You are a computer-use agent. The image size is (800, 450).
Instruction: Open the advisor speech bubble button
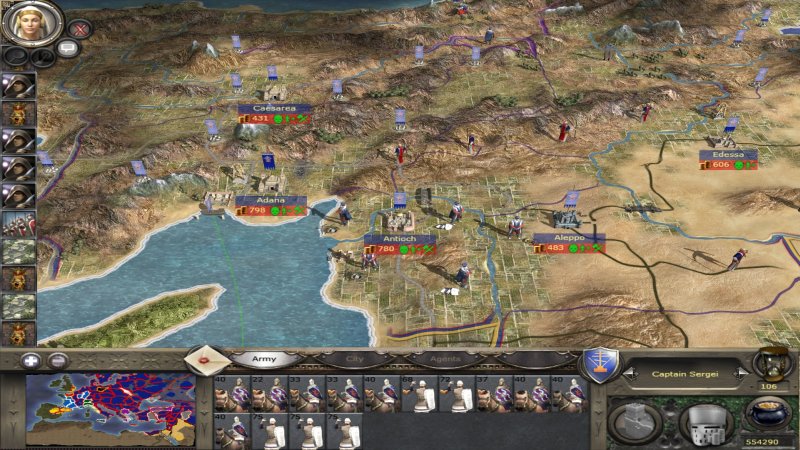[x=69, y=48]
